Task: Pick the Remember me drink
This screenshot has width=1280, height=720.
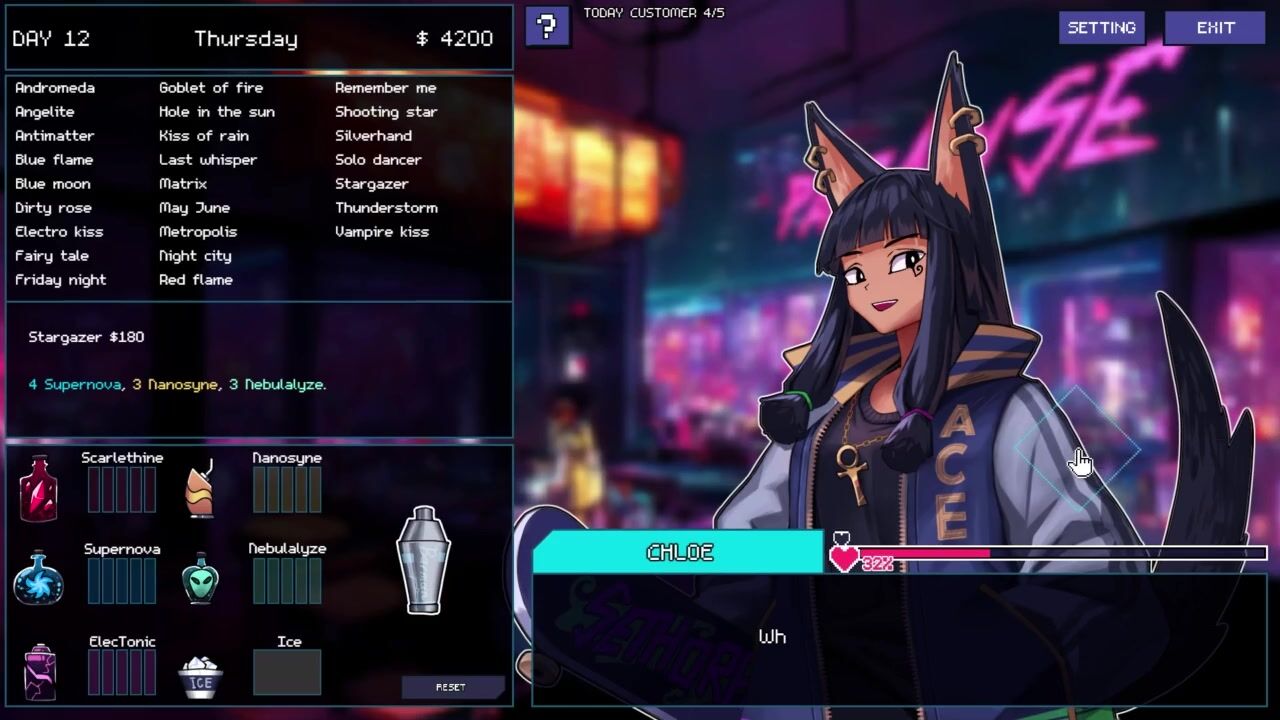Action: (x=385, y=88)
